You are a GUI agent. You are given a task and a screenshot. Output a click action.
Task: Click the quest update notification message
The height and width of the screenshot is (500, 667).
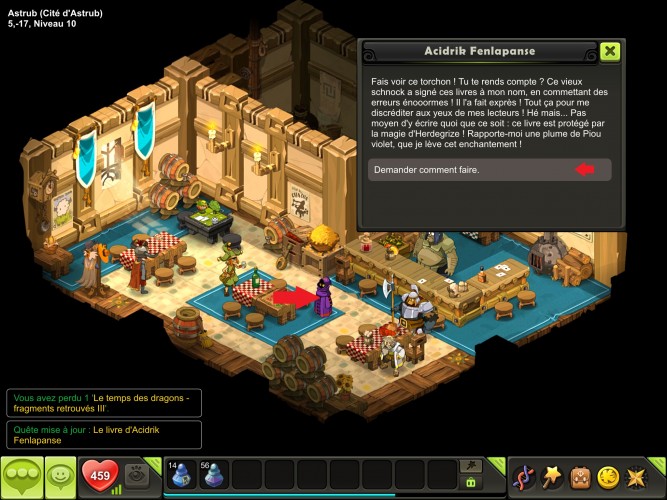point(103,434)
